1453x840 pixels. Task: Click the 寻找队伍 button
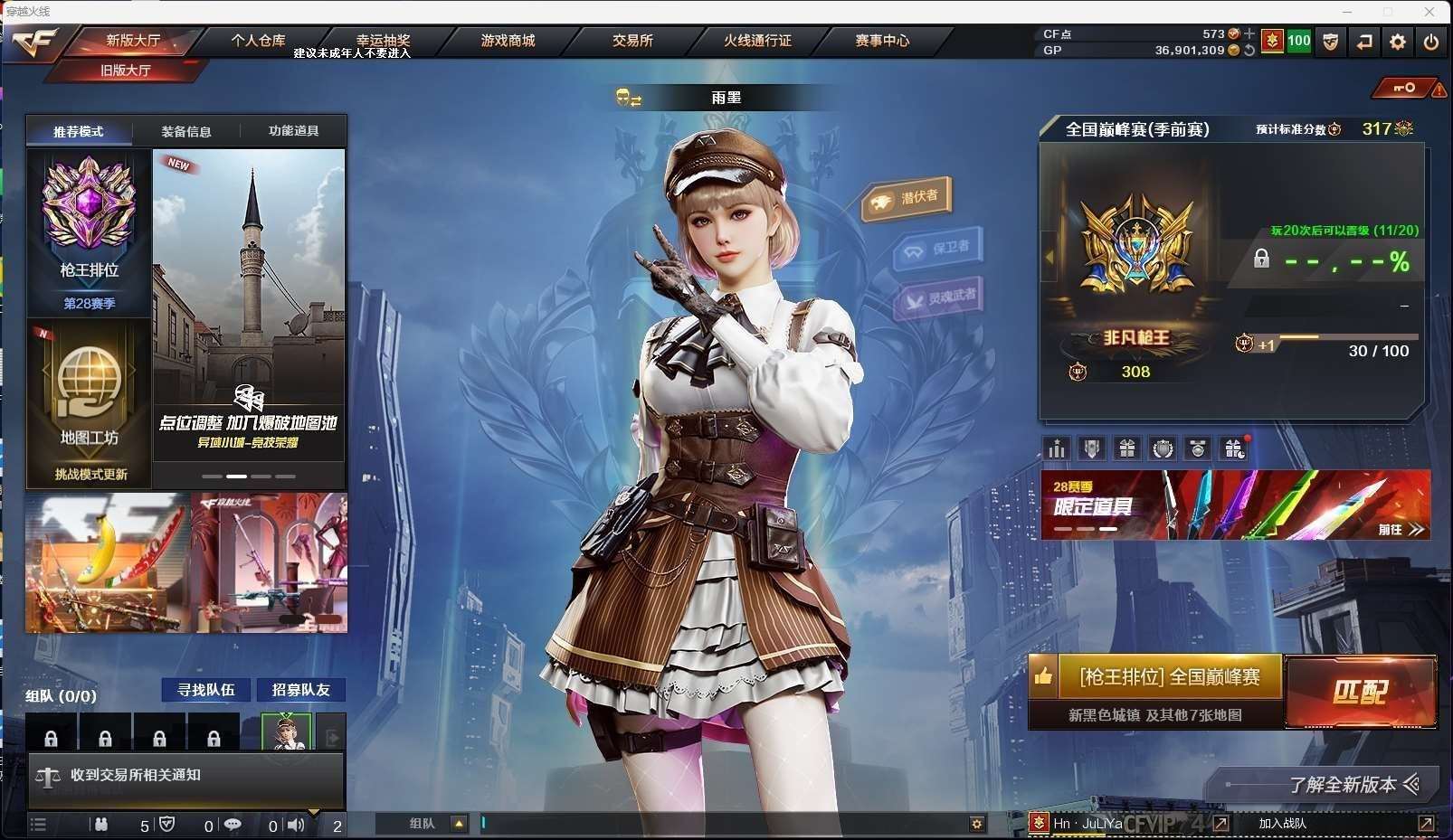click(206, 690)
